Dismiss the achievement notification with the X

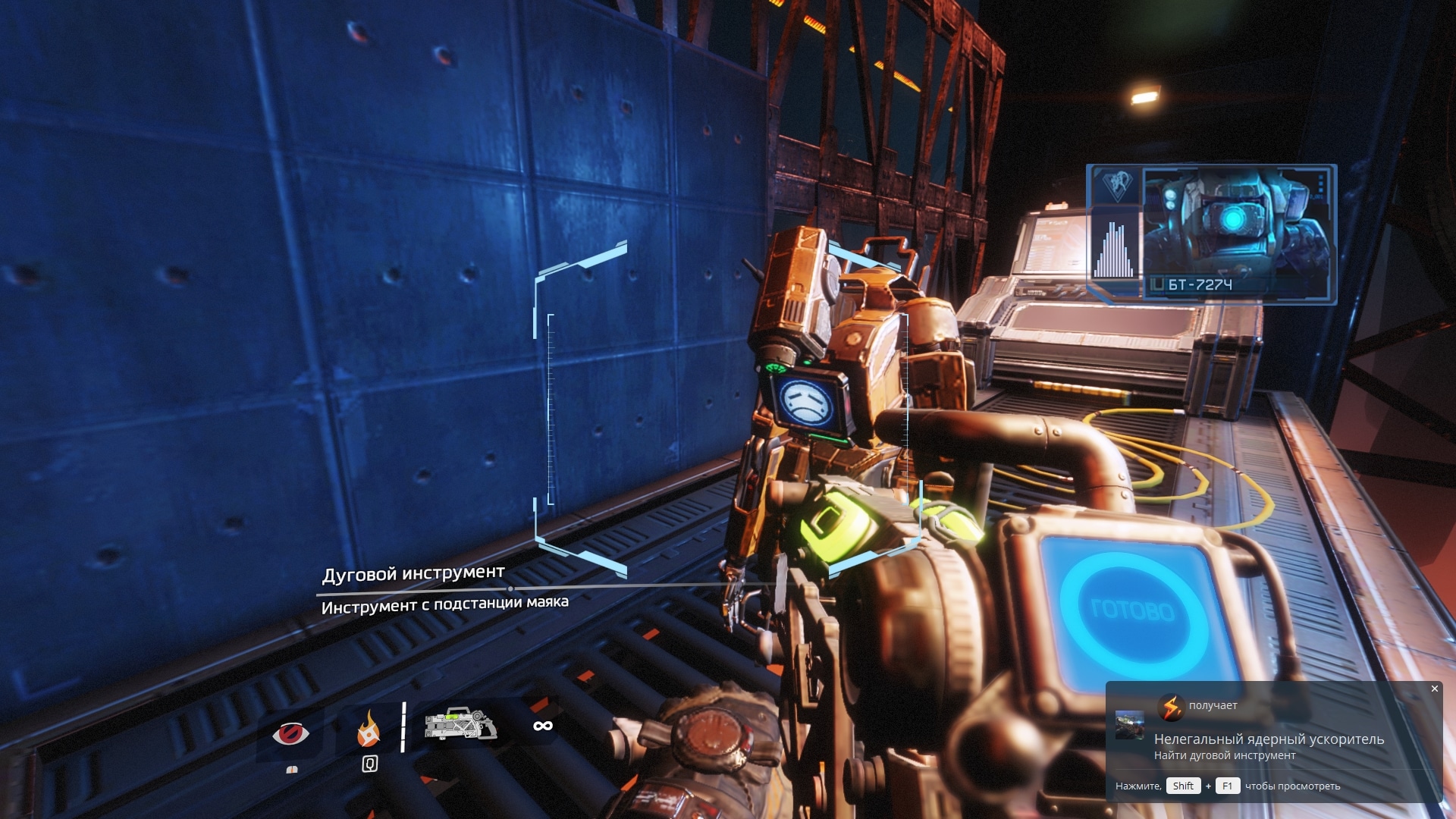point(1433,688)
